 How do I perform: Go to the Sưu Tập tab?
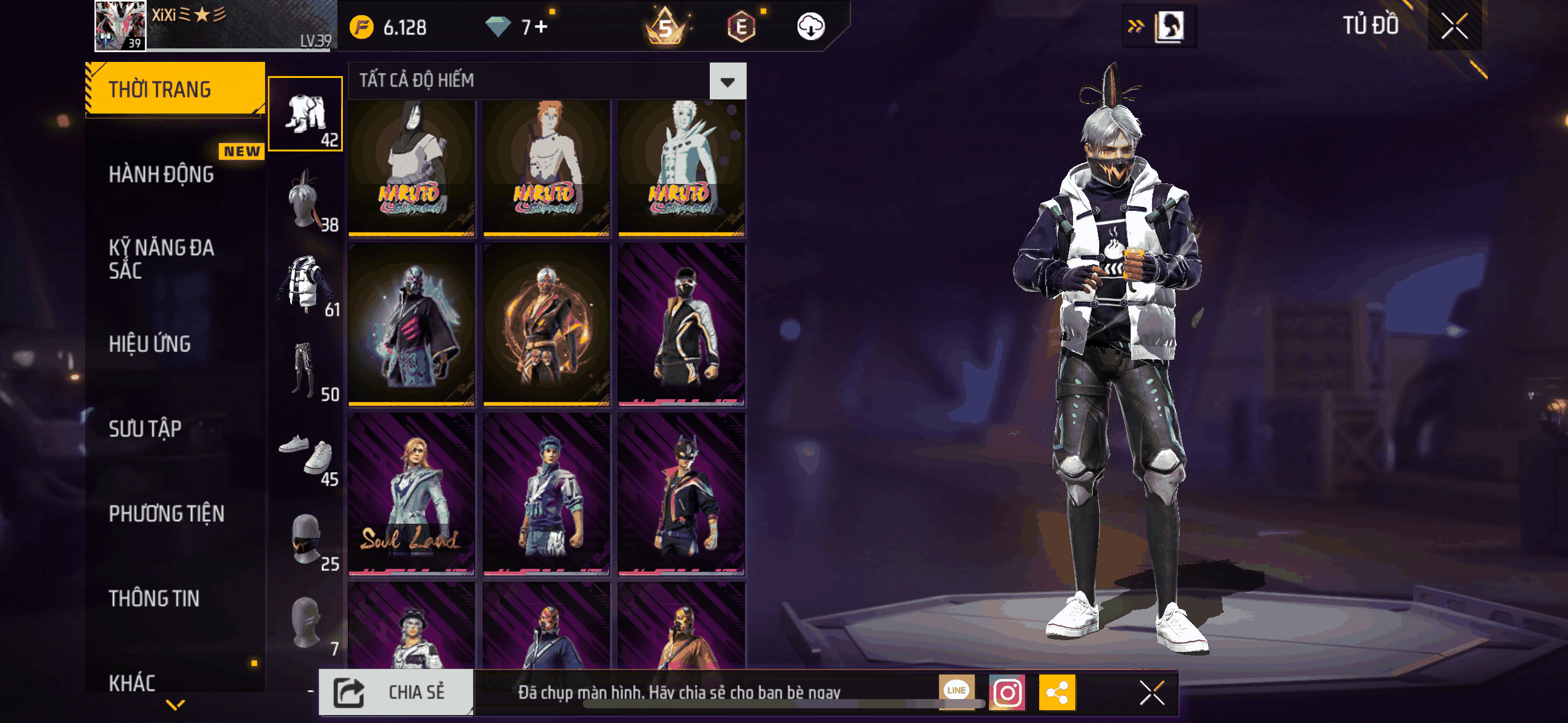pyautogui.click(x=145, y=429)
